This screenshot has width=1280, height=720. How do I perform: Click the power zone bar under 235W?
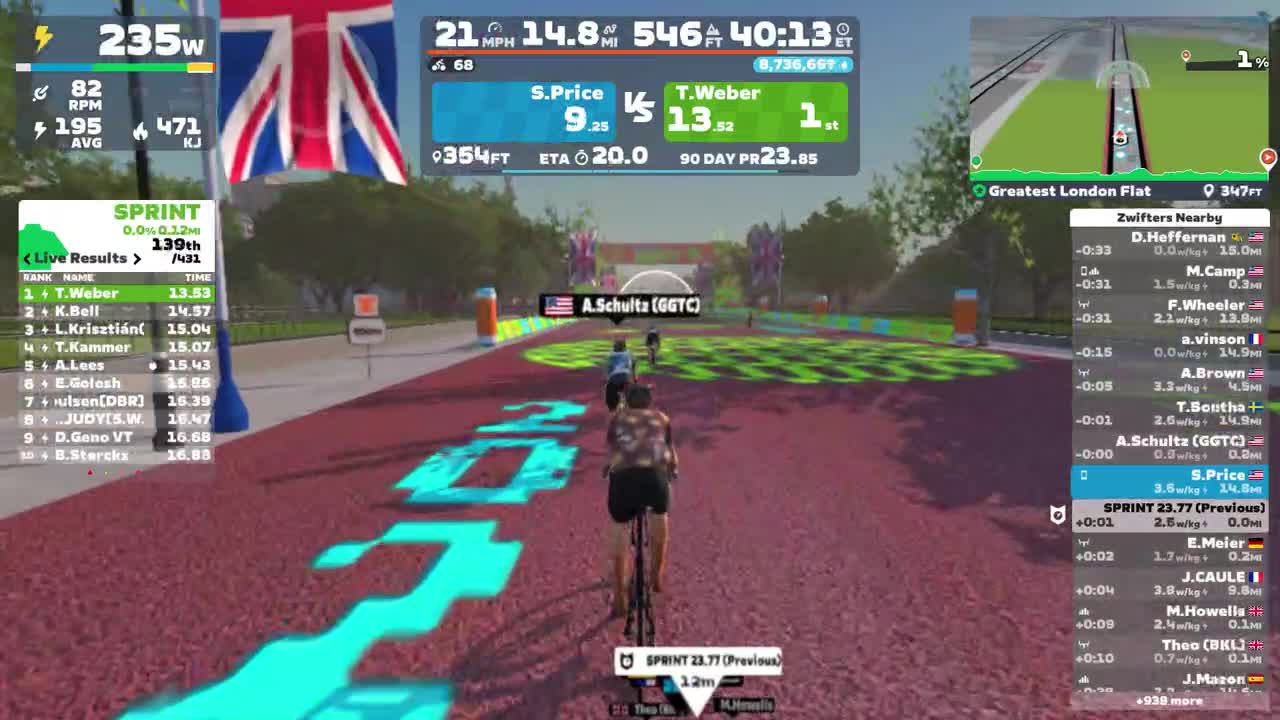point(115,65)
